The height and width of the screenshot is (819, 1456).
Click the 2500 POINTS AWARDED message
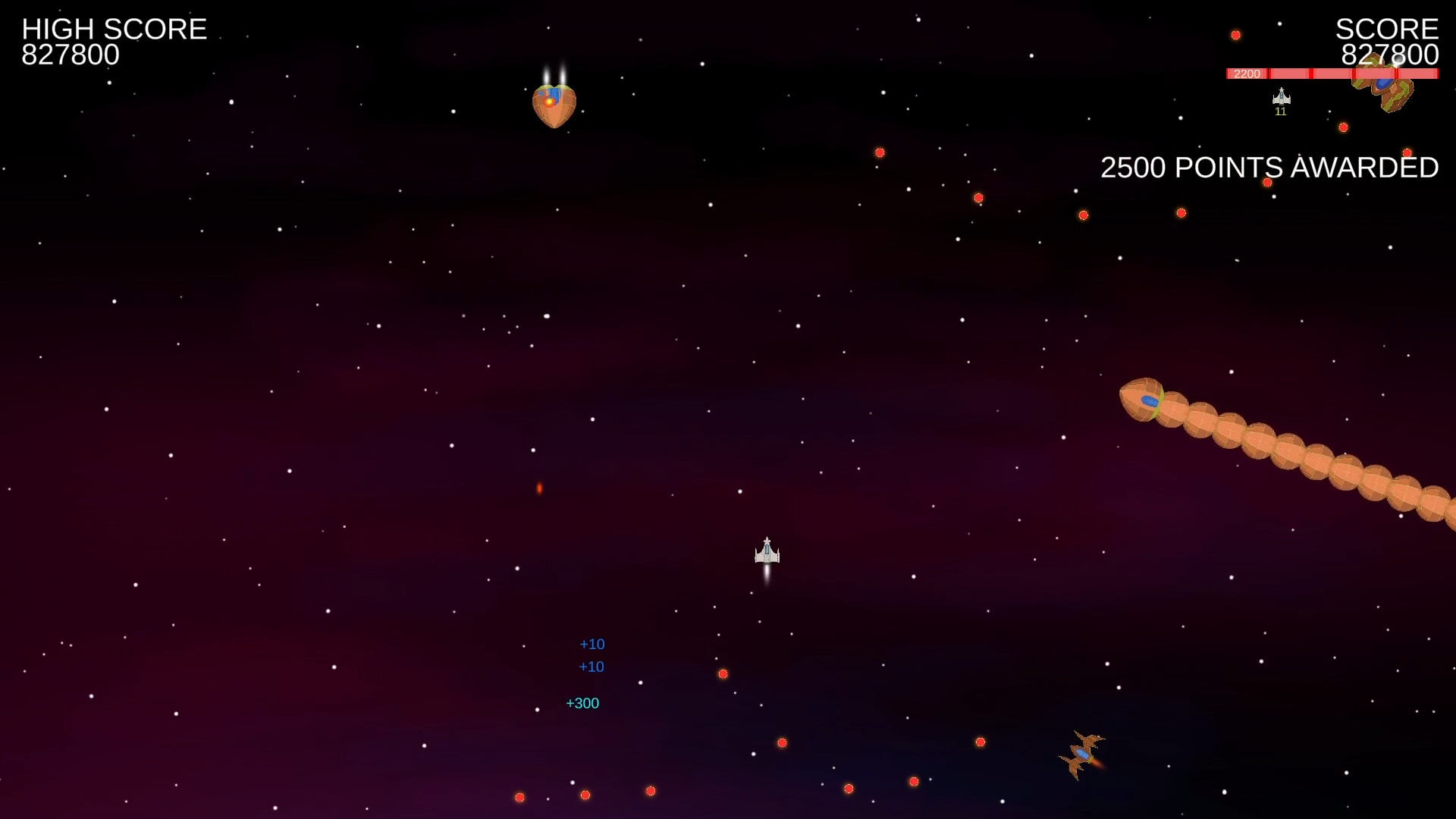1269,168
